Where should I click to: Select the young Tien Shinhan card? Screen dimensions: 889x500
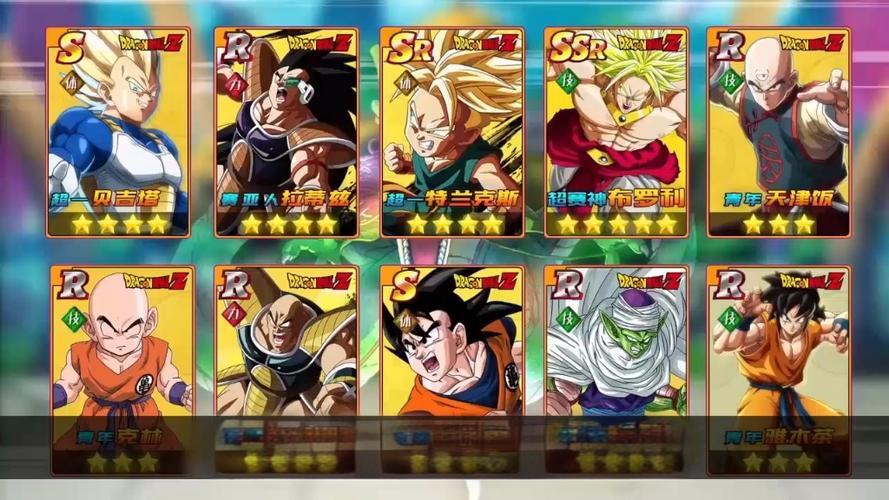(x=778, y=132)
